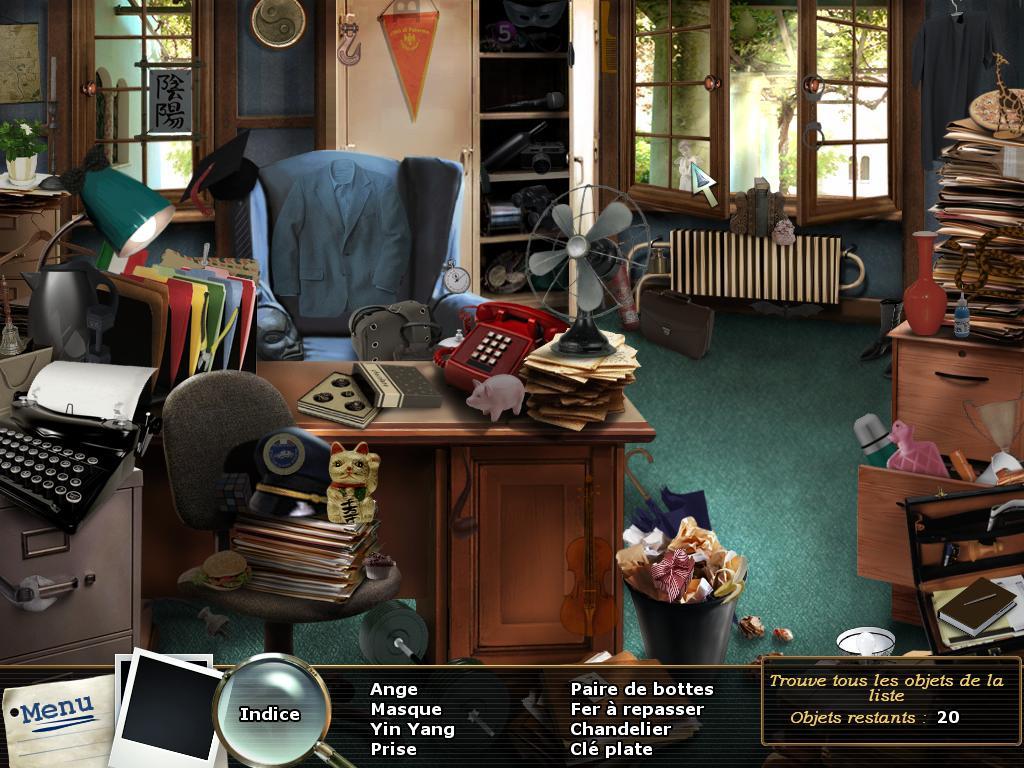The height and width of the screenshot is (768, 1024).
Task: Choose 'Yin Yang' list entry
Action: 412,729
